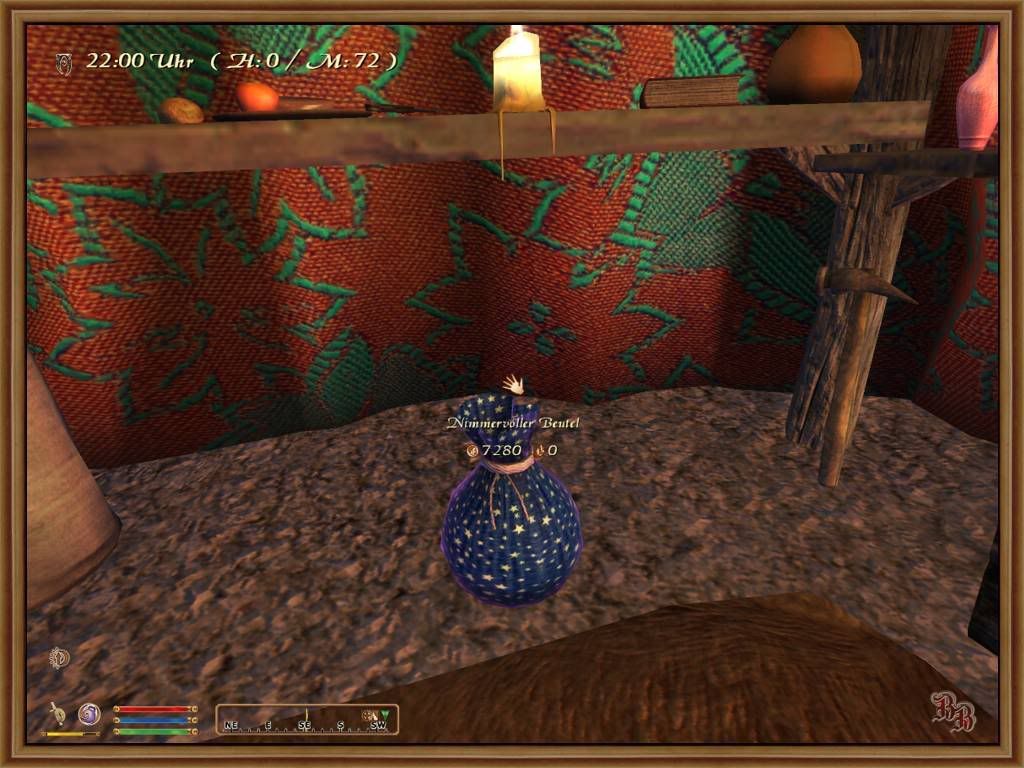Click the sun-shaped status effect icon
This screenshot has width=1024, height=768.
(60, 657)
